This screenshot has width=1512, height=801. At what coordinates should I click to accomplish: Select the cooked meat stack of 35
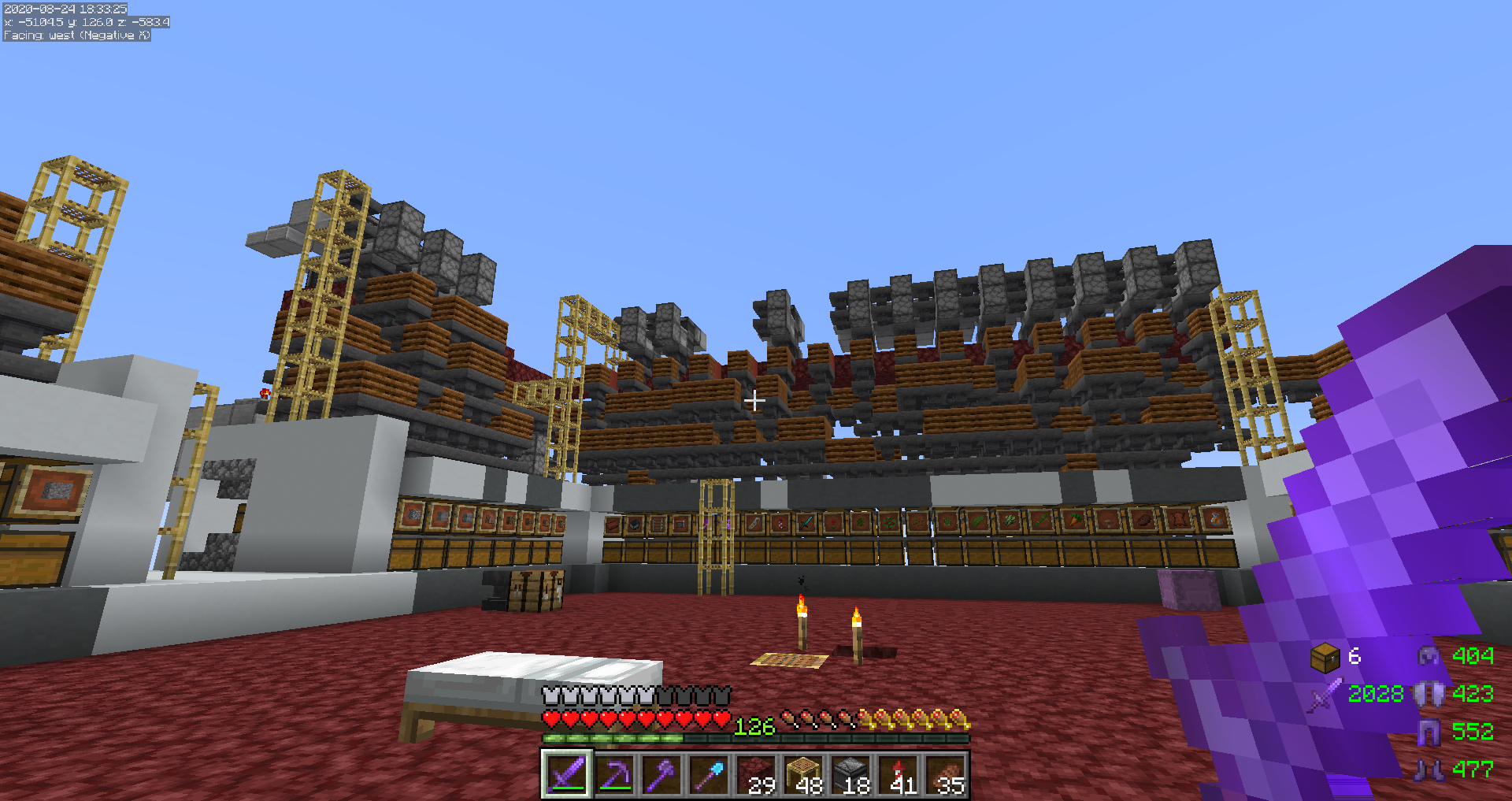(945, 774)
